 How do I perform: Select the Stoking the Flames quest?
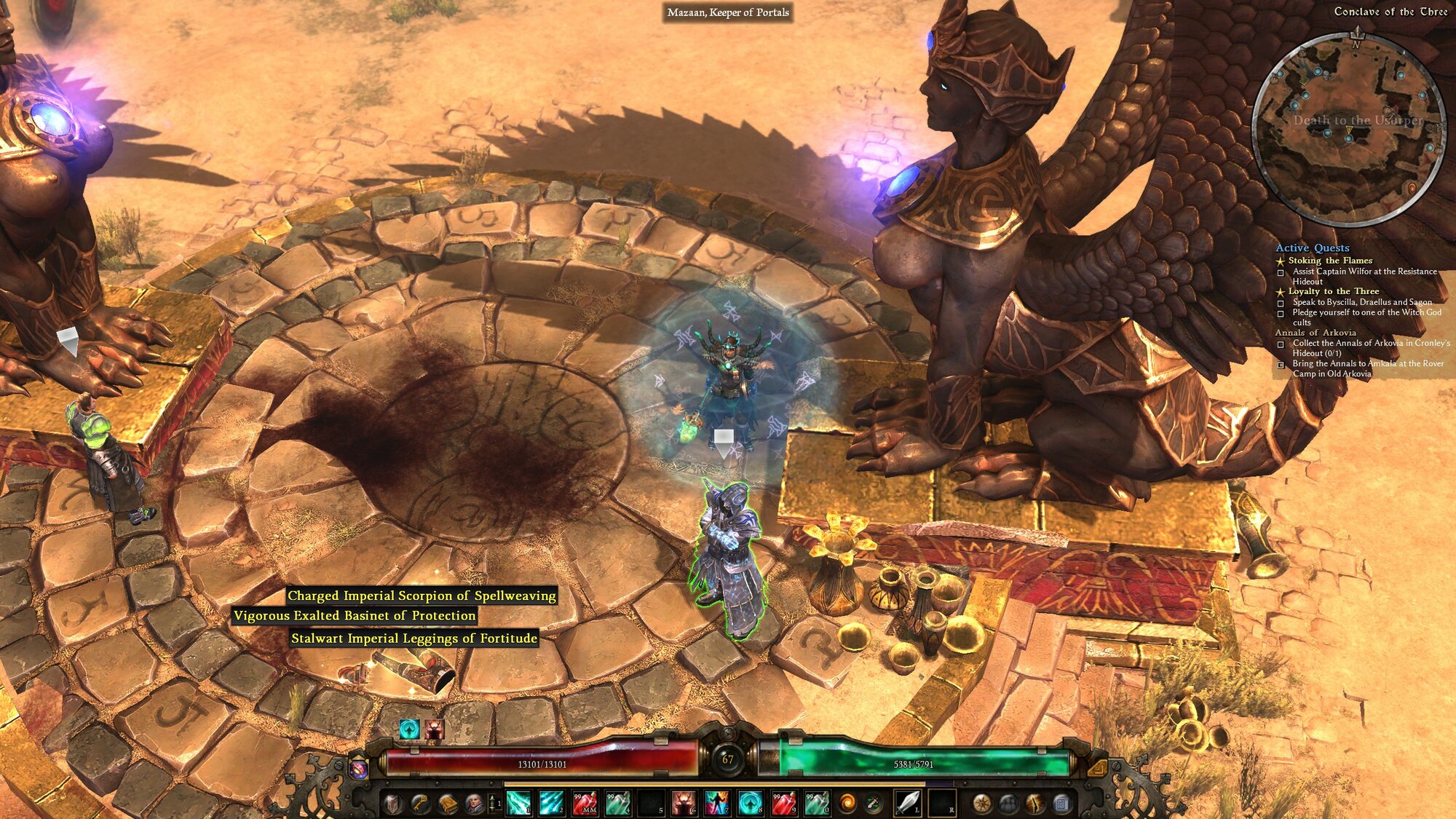[1330, 261]
